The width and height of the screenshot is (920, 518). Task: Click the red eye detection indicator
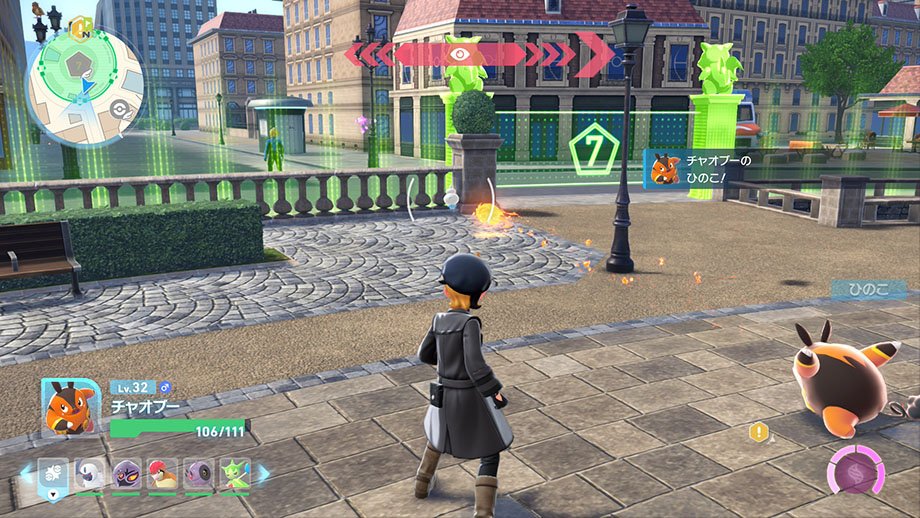coord(462,54)
